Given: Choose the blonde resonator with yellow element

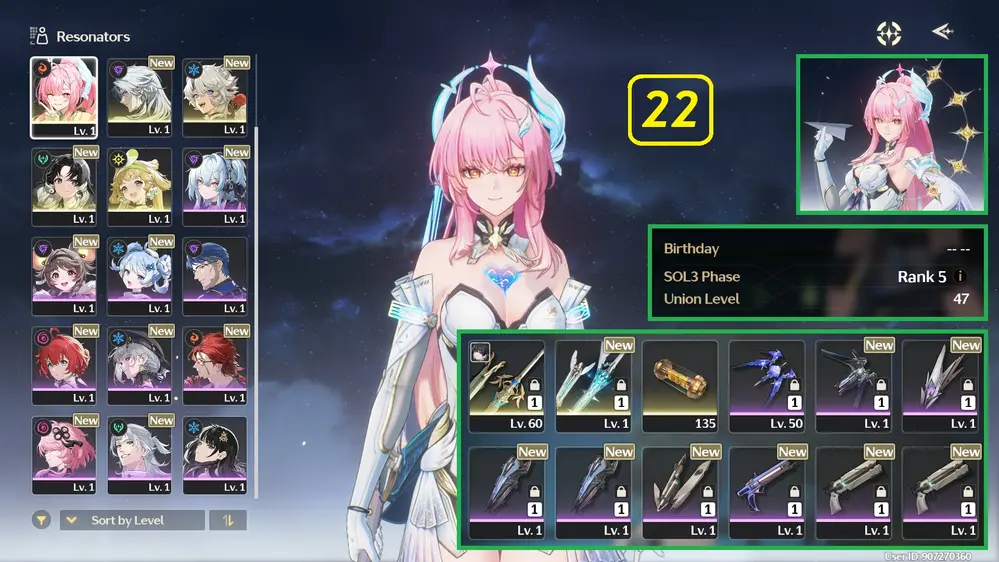Looking at the screenshot, I should (139, 187).
